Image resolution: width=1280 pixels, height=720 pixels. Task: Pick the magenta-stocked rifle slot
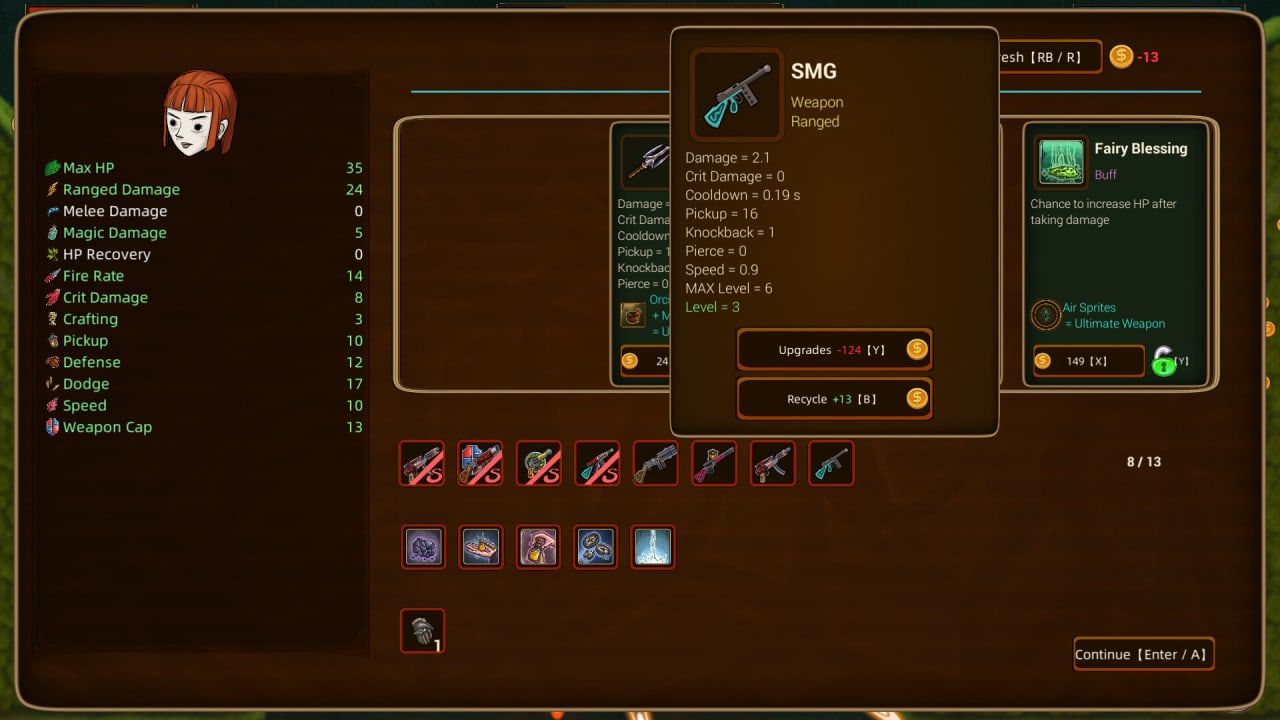click(714, 463)
